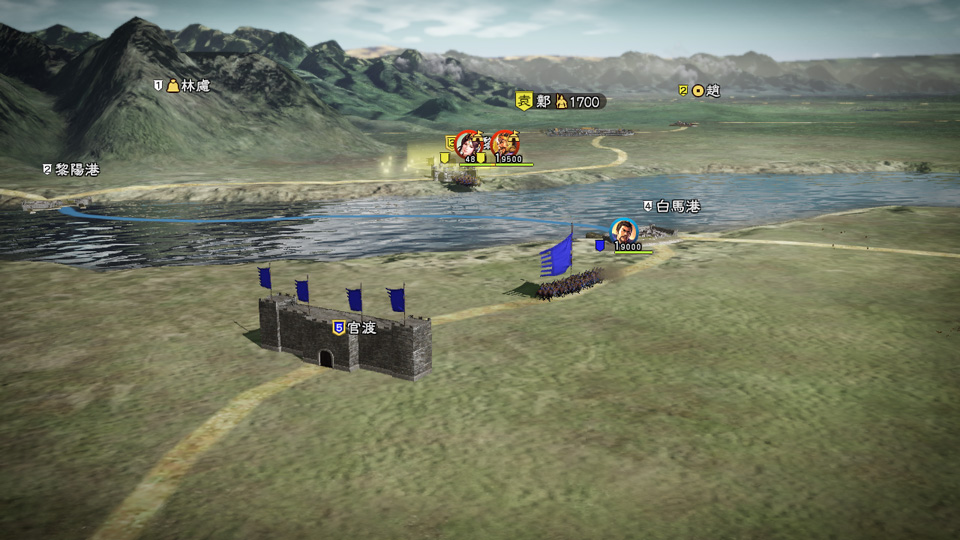This screenshot has width=960, height=540.
Task: Select the 黎陽港 port label
Action: [71, 169]
